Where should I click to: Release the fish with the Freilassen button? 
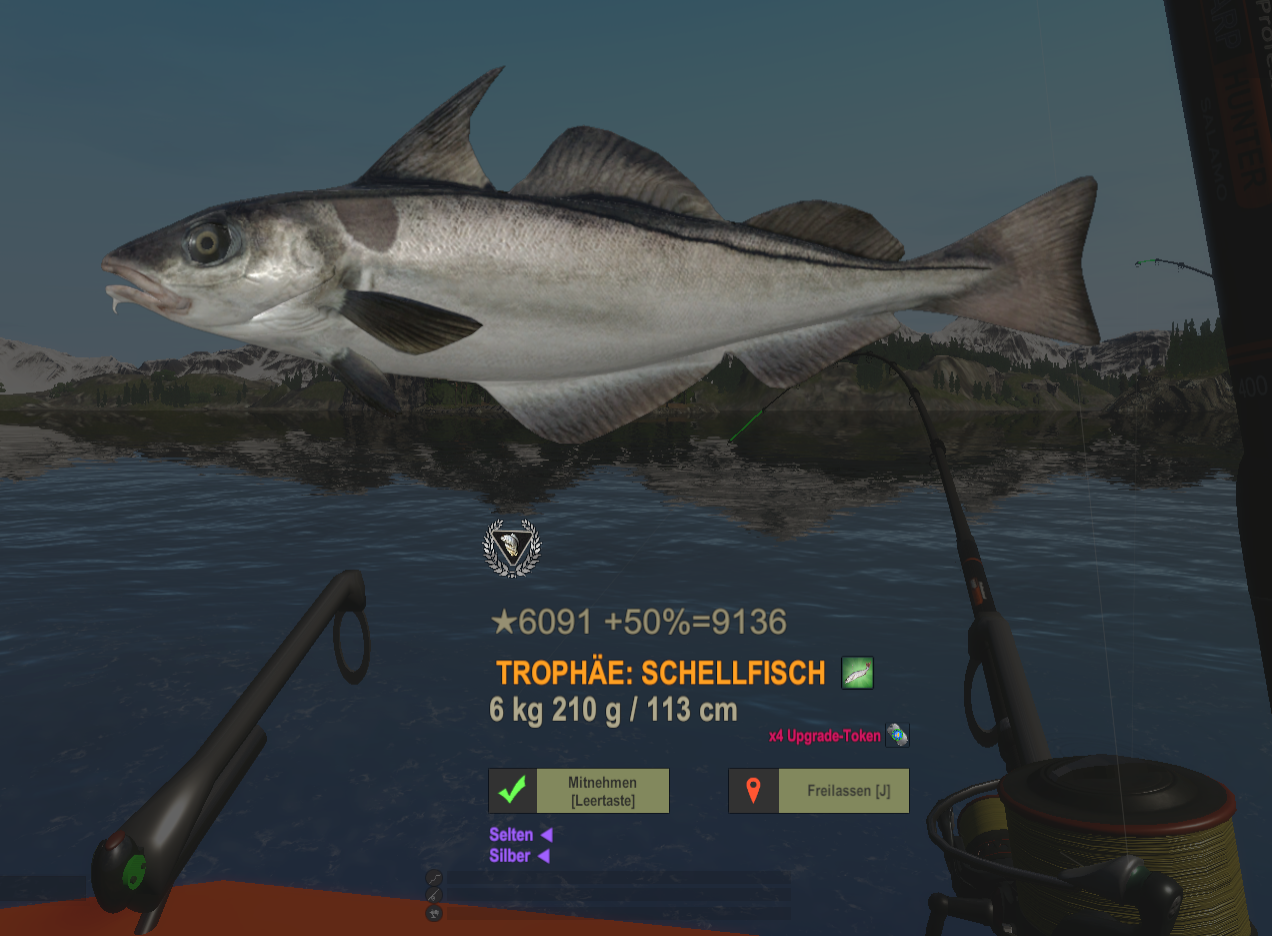[x=819, y=791]
